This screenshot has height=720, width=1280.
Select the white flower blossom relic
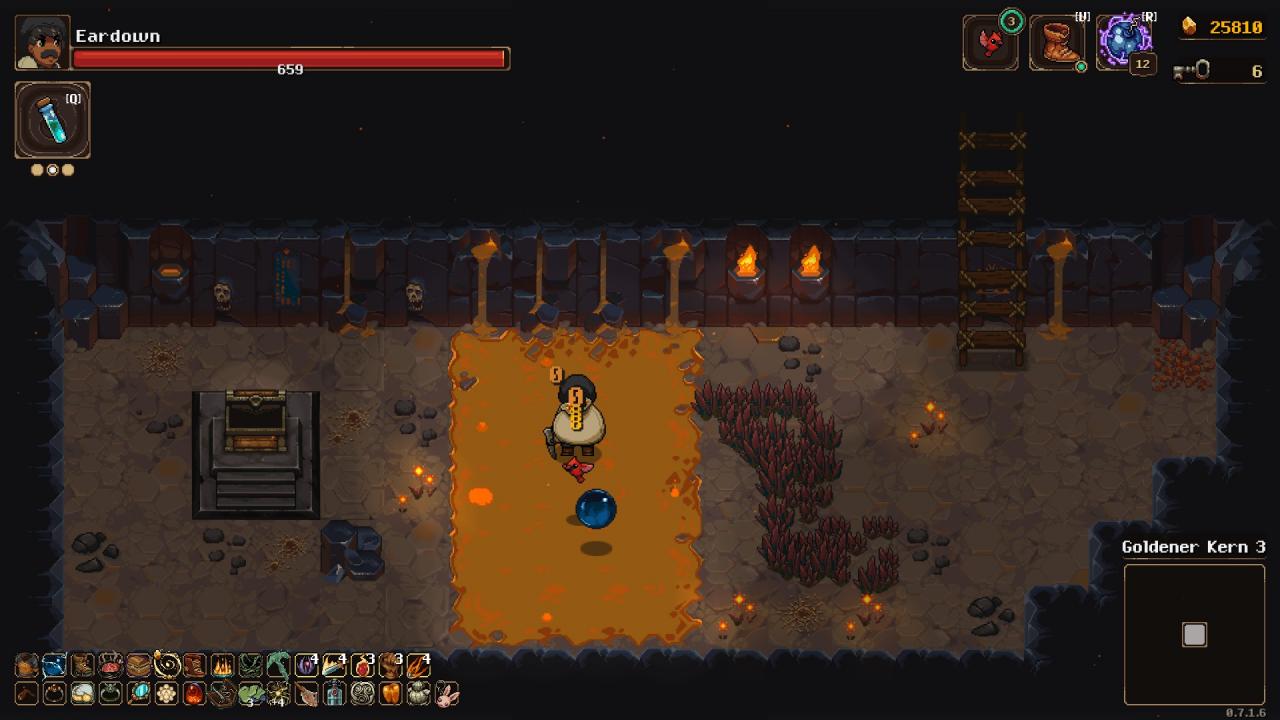pos(166,693)
